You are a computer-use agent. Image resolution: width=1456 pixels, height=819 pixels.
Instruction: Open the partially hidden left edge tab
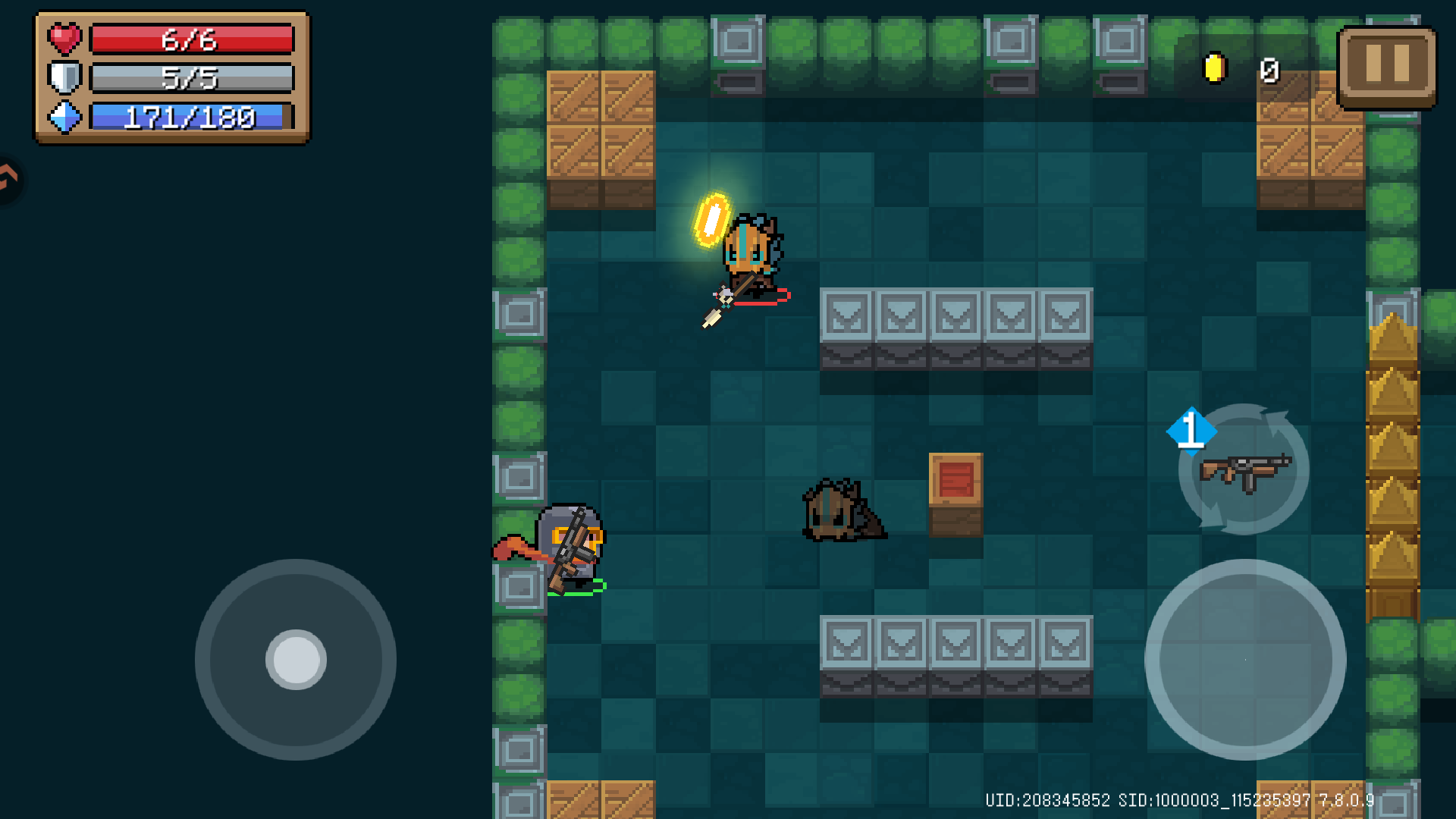[9, 179]
